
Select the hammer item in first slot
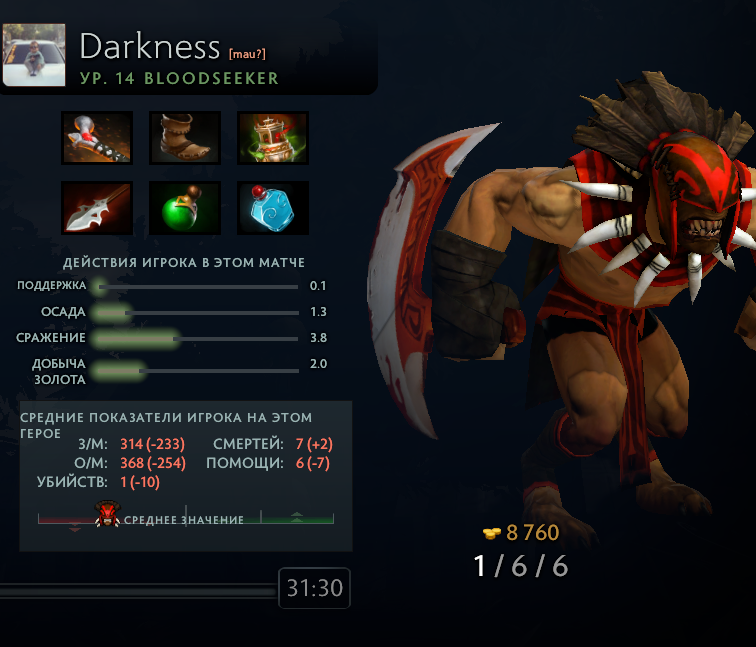97,138
